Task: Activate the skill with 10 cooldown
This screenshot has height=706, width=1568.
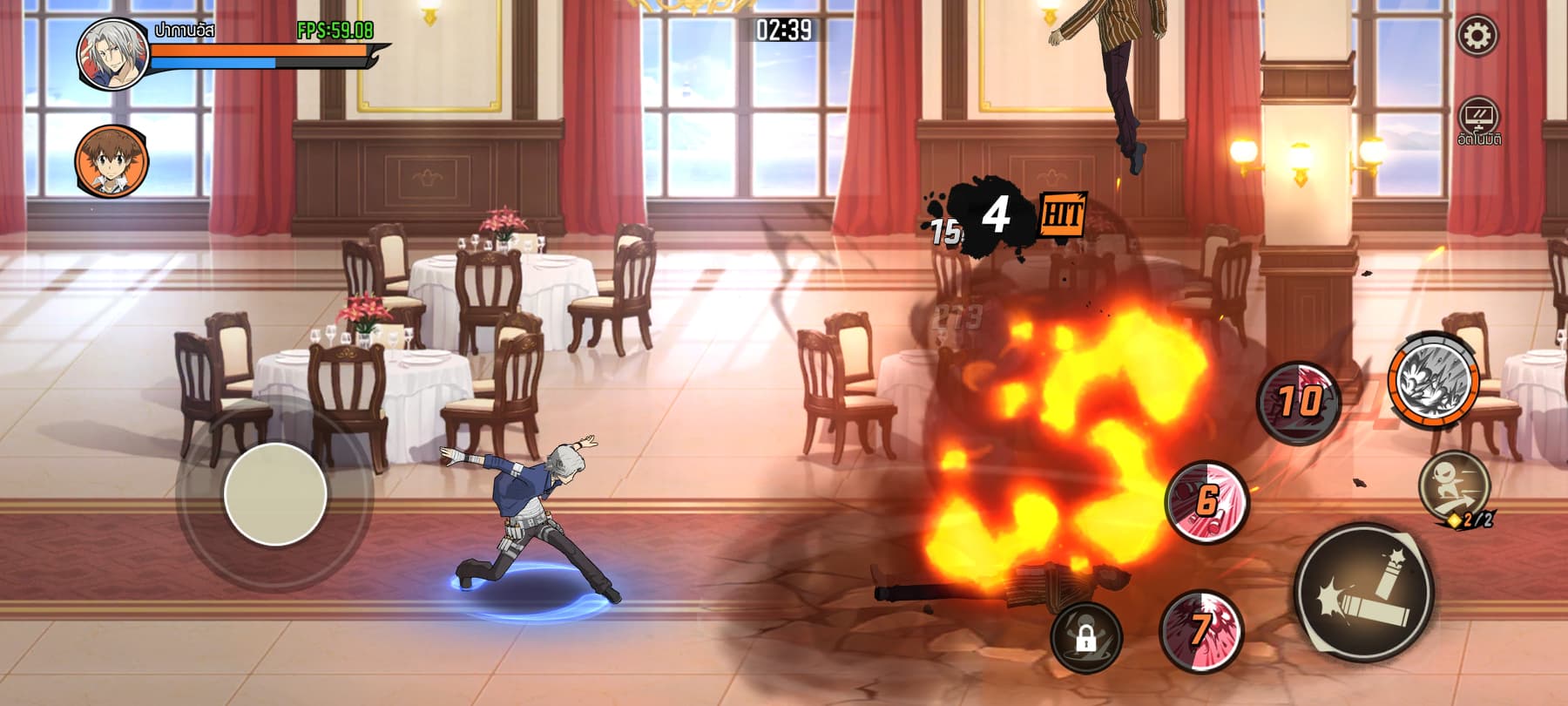Action: point(1298,403)
